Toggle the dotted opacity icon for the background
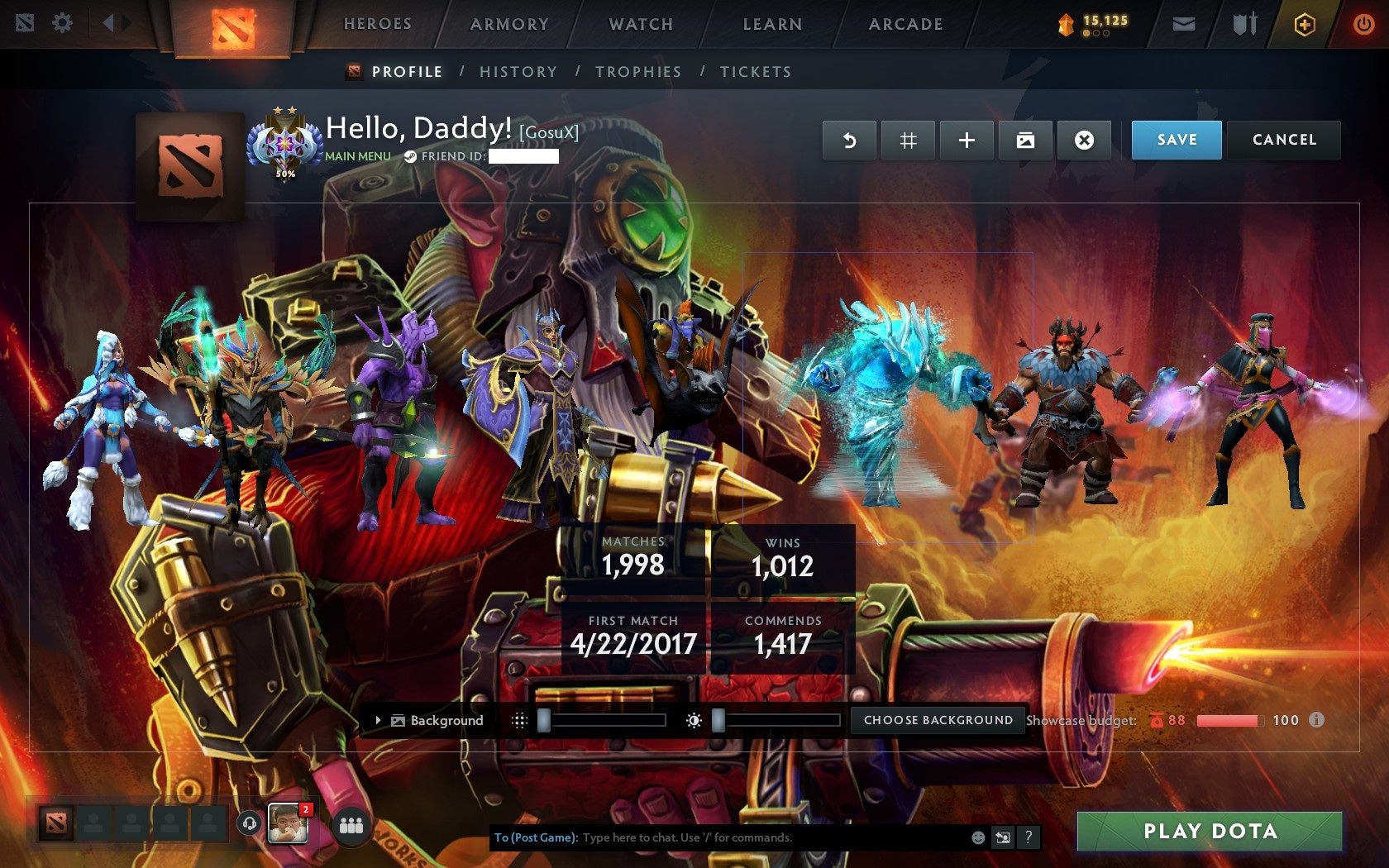 [521, 719]
